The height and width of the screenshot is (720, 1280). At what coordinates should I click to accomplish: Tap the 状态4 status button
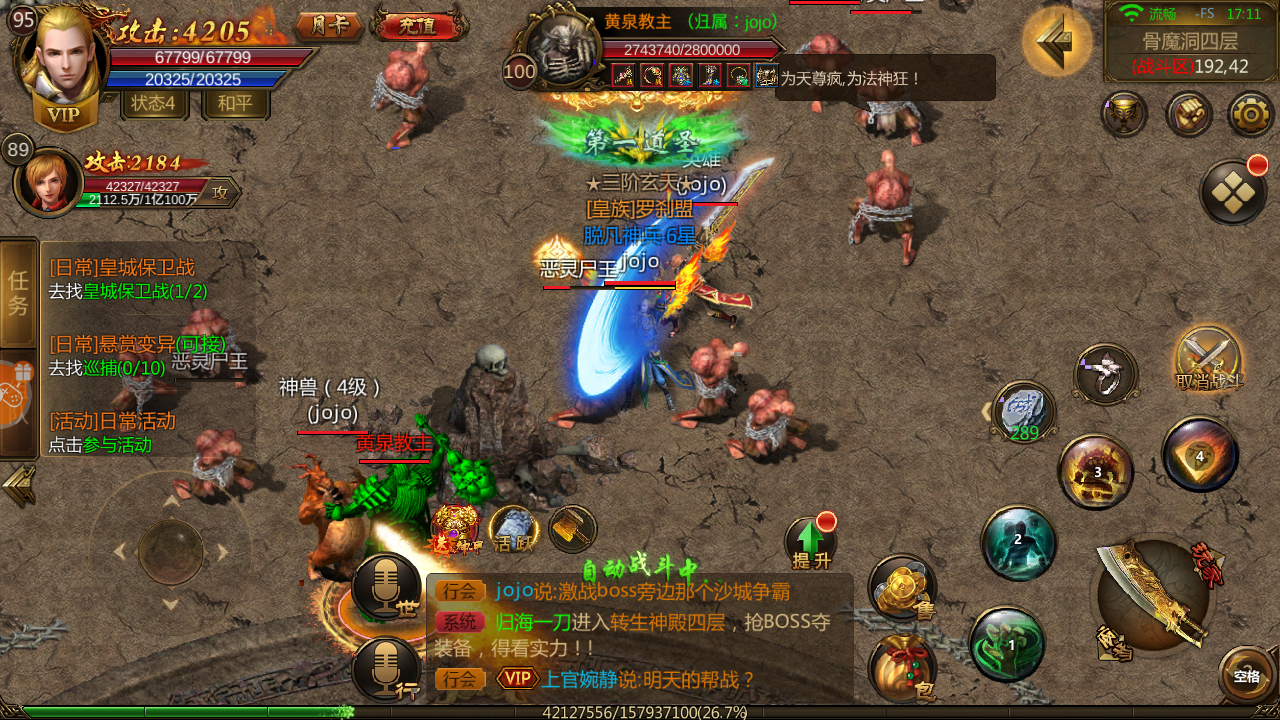tap(155, 103)
